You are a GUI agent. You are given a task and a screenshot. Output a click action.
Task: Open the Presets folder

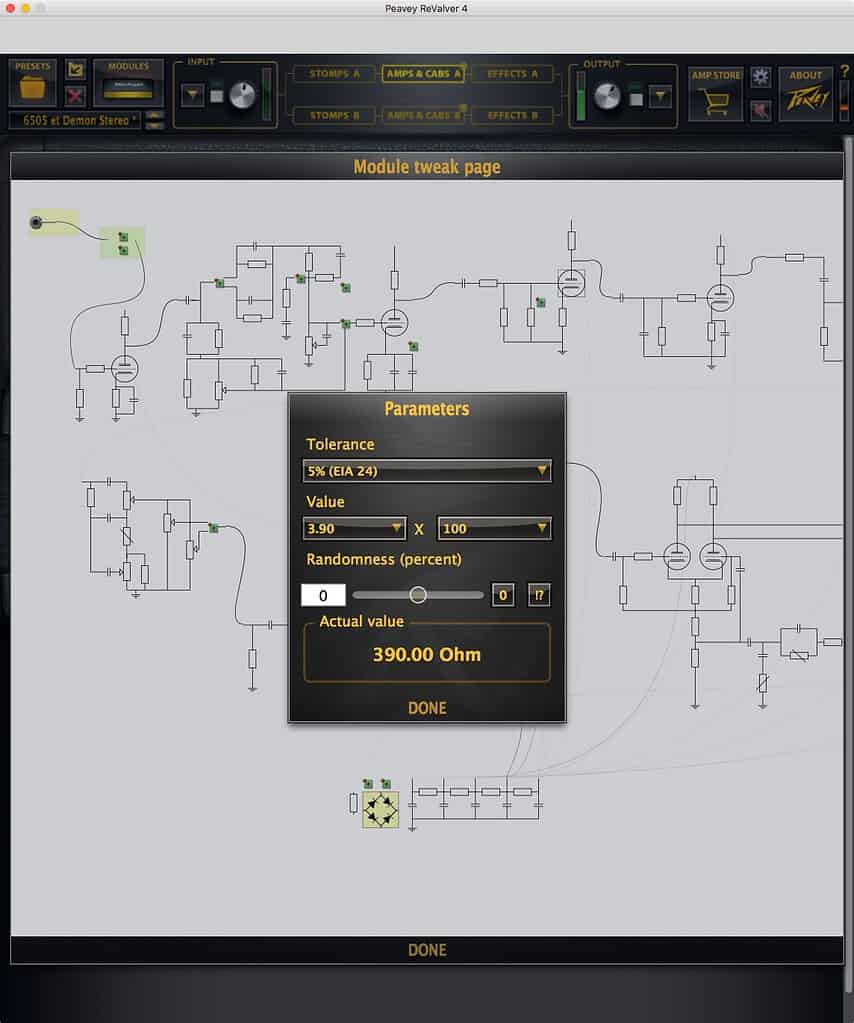[x=33, y=86]
